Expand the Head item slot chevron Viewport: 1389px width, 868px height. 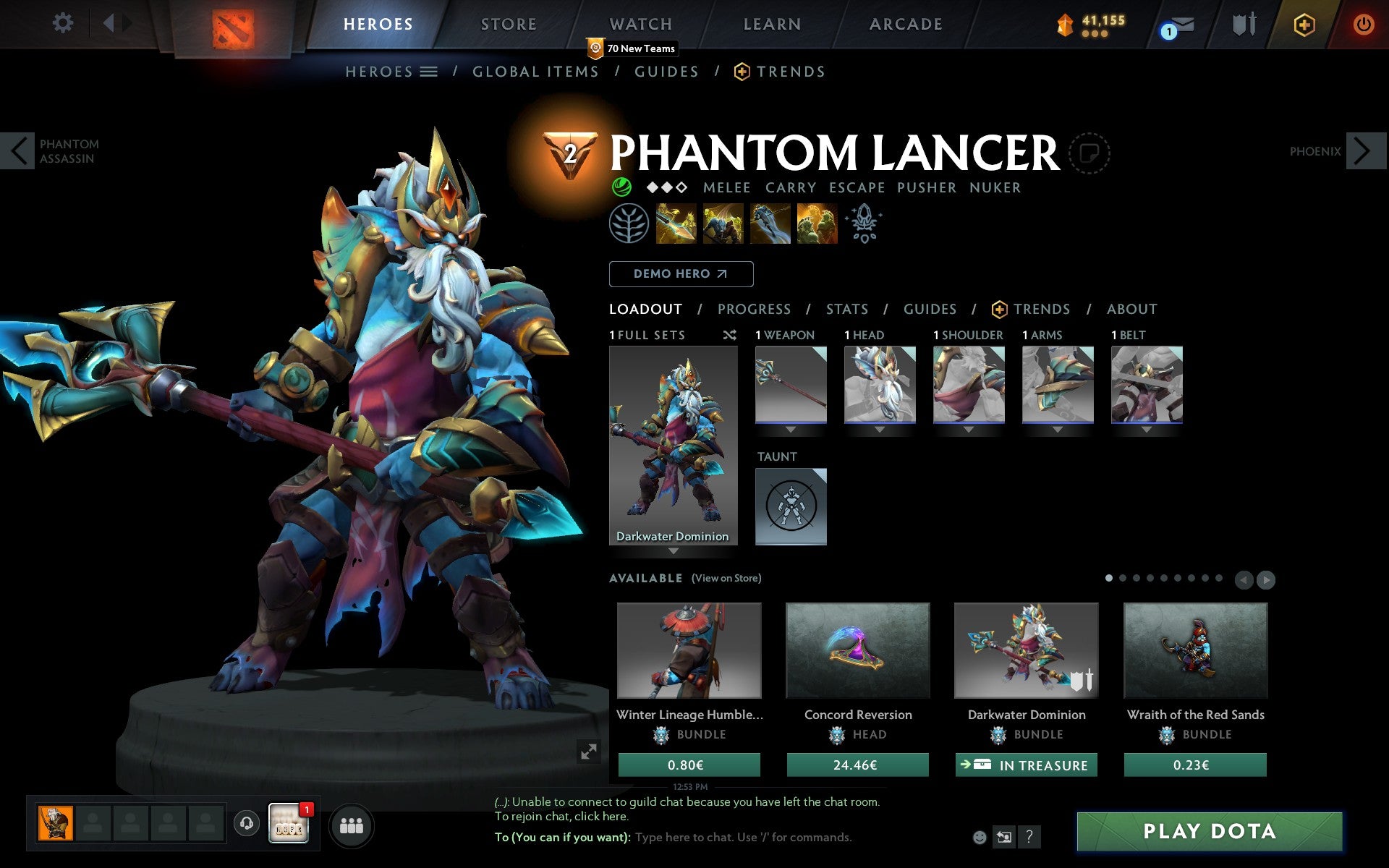[x=880, y=428]
